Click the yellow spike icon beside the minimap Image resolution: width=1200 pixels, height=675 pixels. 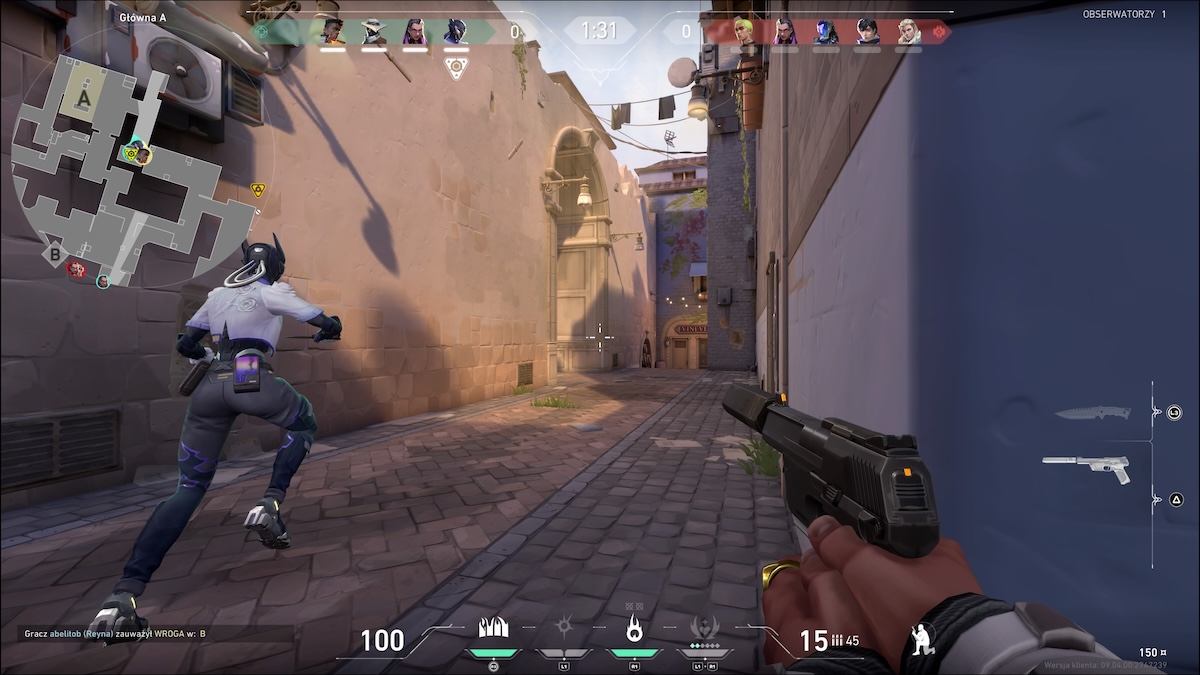click(x=258, y=188)
